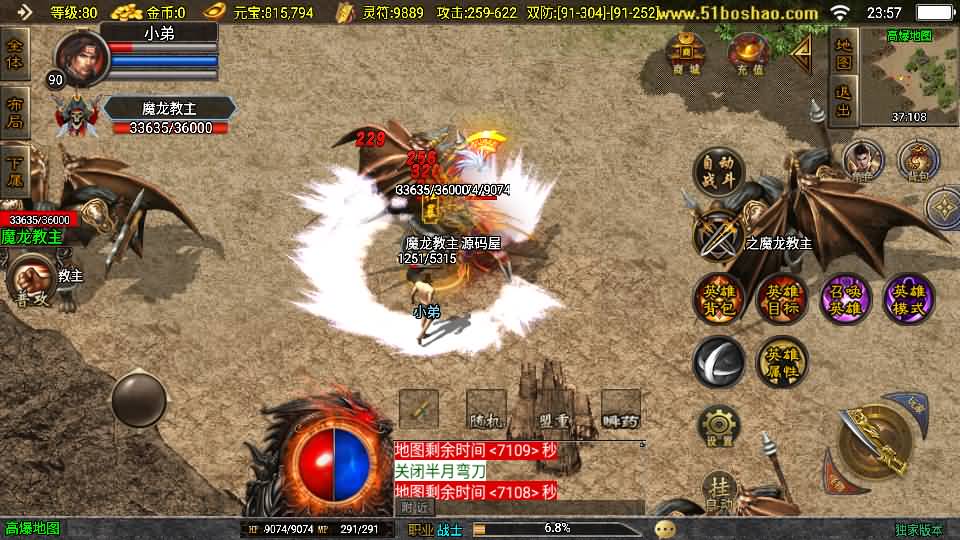Open the 背包 bag icon
960x540 pixels.
coord(916,160)
